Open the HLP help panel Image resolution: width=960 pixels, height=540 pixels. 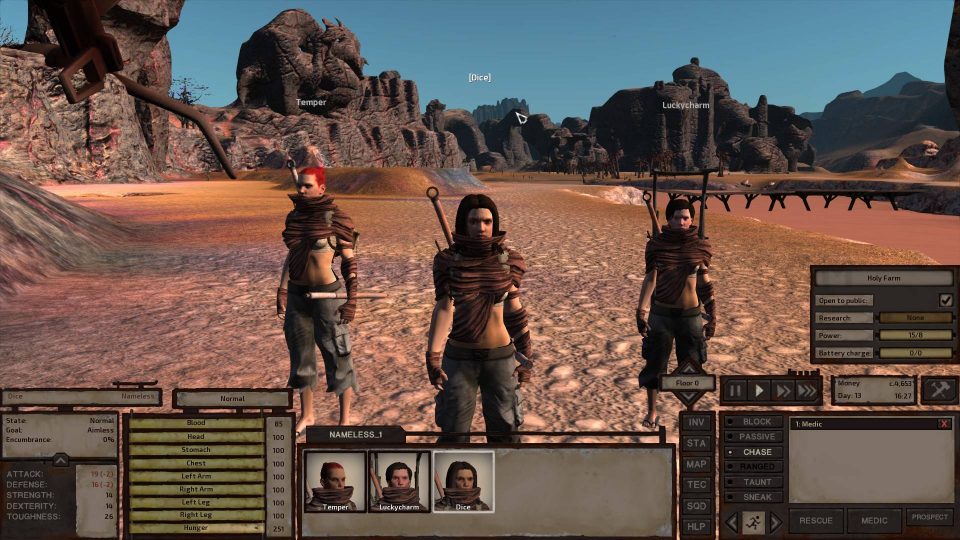pyautogui.click(x=695, y=526)
